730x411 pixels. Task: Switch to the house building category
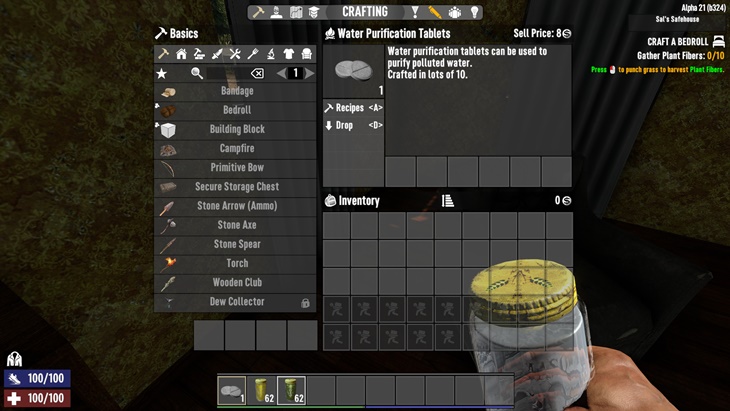coord(181,54)
